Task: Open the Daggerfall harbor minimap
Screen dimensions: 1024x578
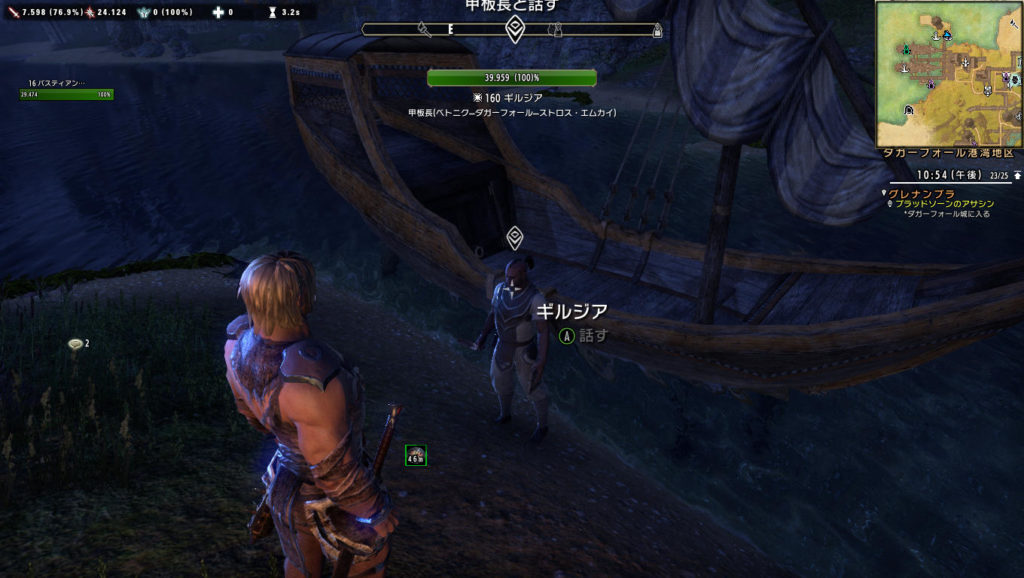Action: pos(948,74)
